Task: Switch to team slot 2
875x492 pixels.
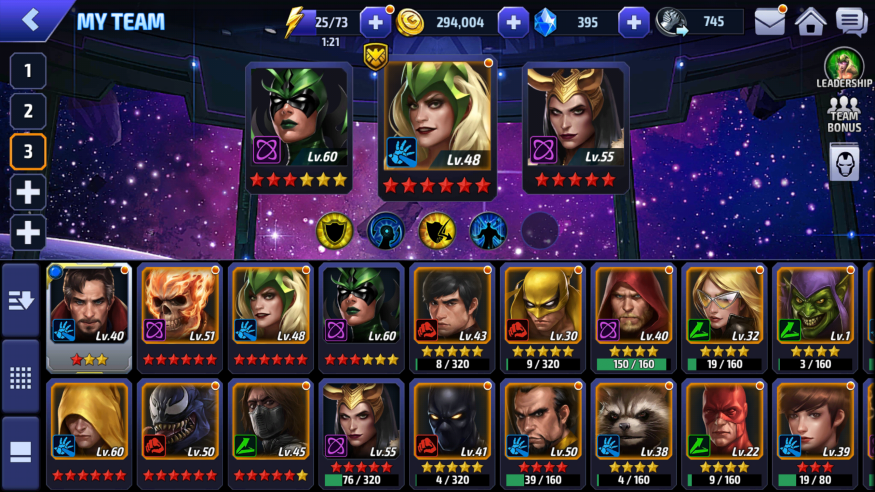Action: [x=28, y=111]
